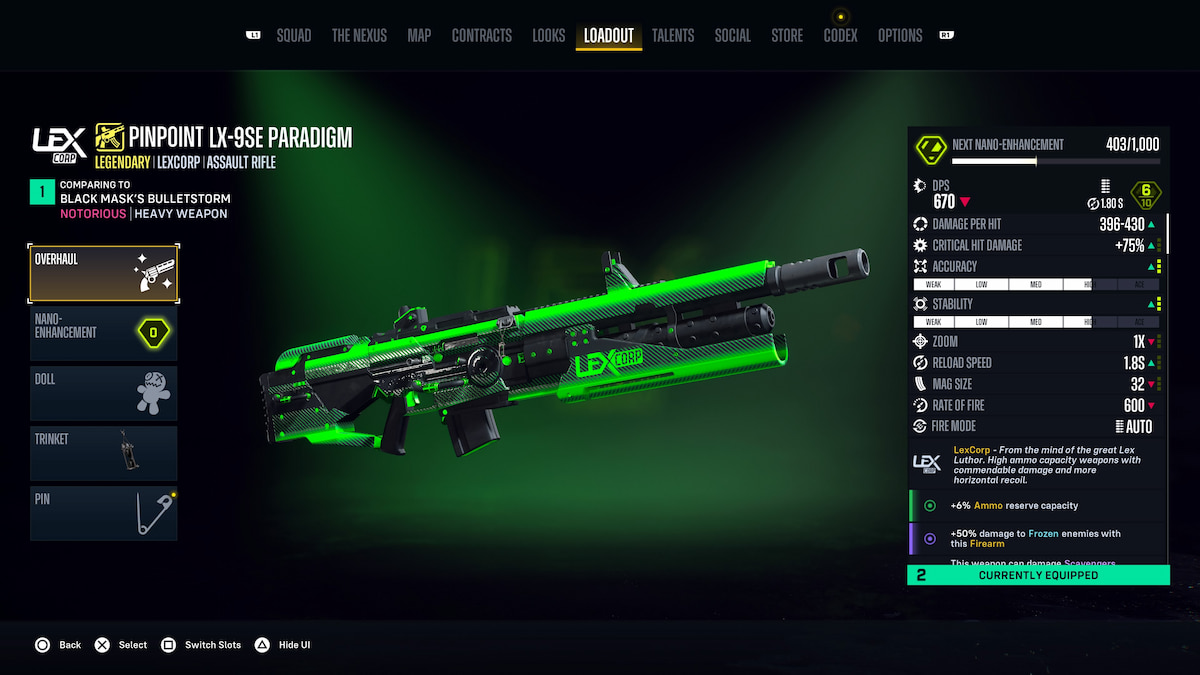The width and height of the screenshot is (1200, 675).
Task: View the Social tab
Action: tap(732, 36)
